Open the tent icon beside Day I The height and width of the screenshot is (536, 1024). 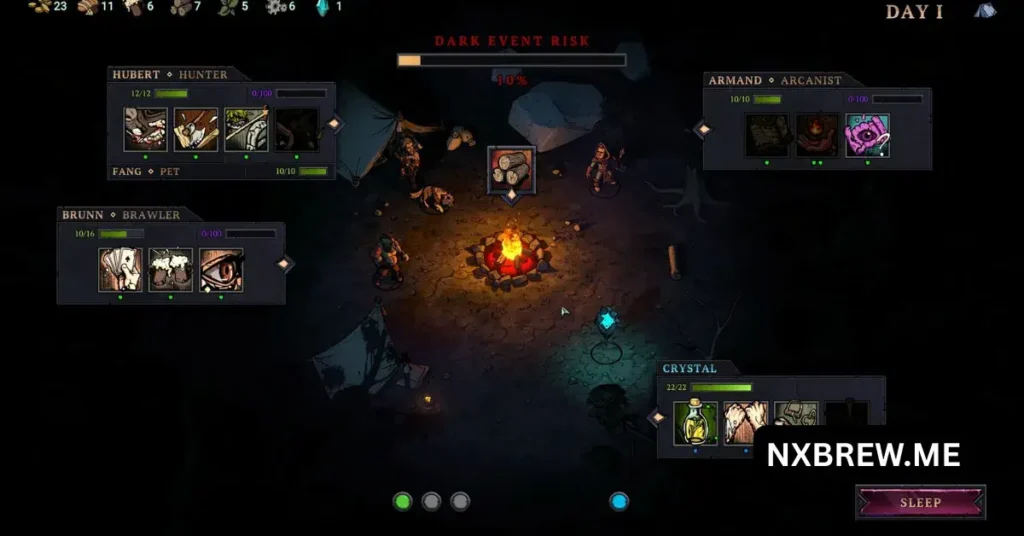[x=985, y=11]
